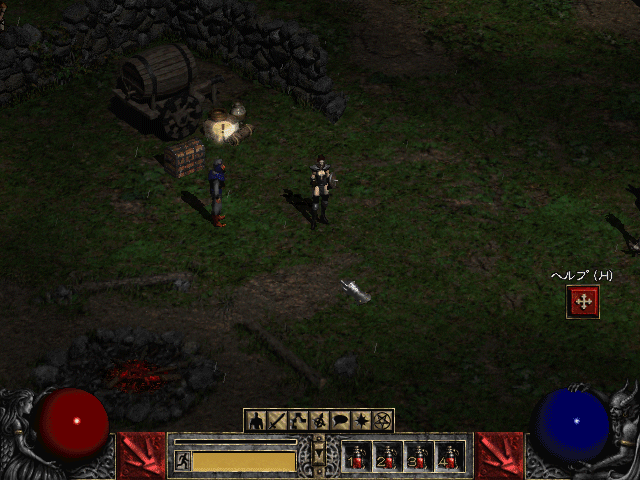Open the skill tree icon
This screenshot has height=480, width=640.
click(x=298, y=421)
